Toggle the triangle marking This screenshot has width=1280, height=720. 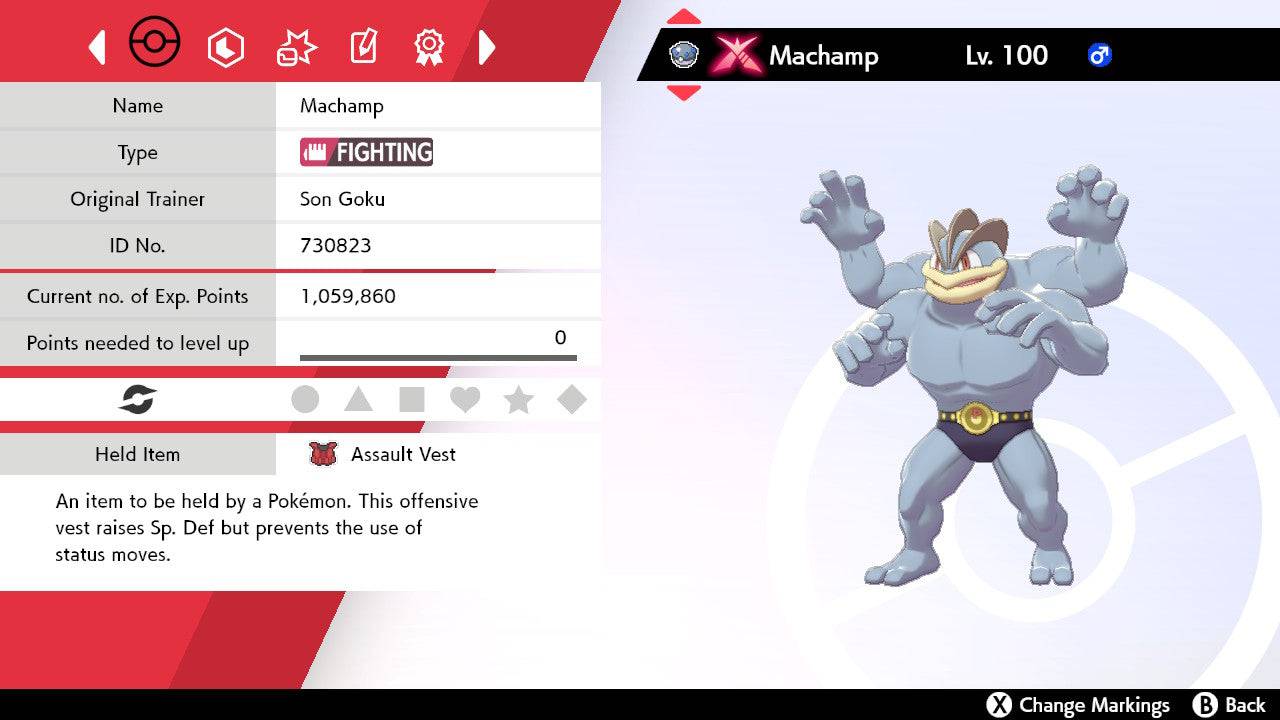358,400
